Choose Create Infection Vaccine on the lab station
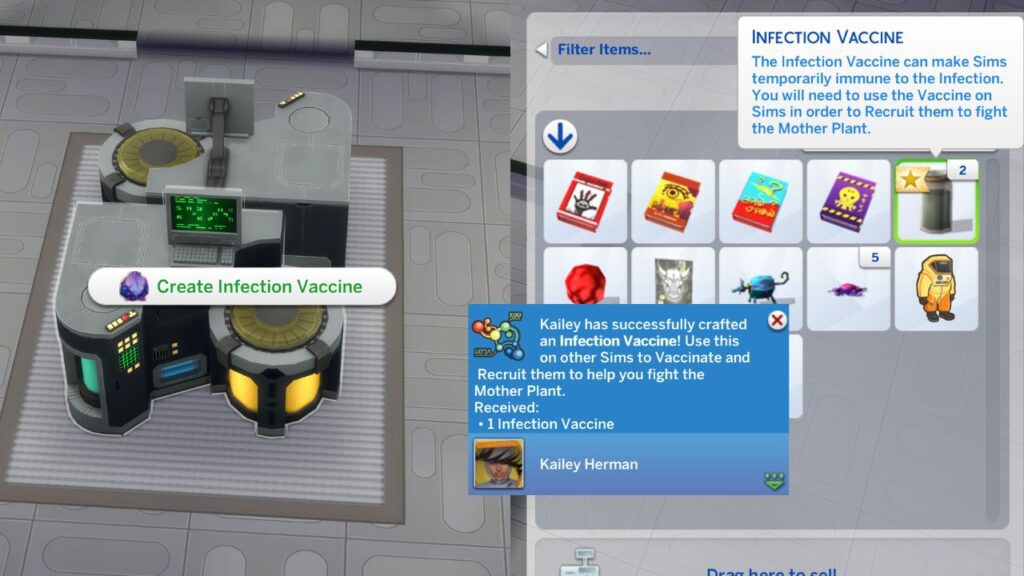 point(242,287)
